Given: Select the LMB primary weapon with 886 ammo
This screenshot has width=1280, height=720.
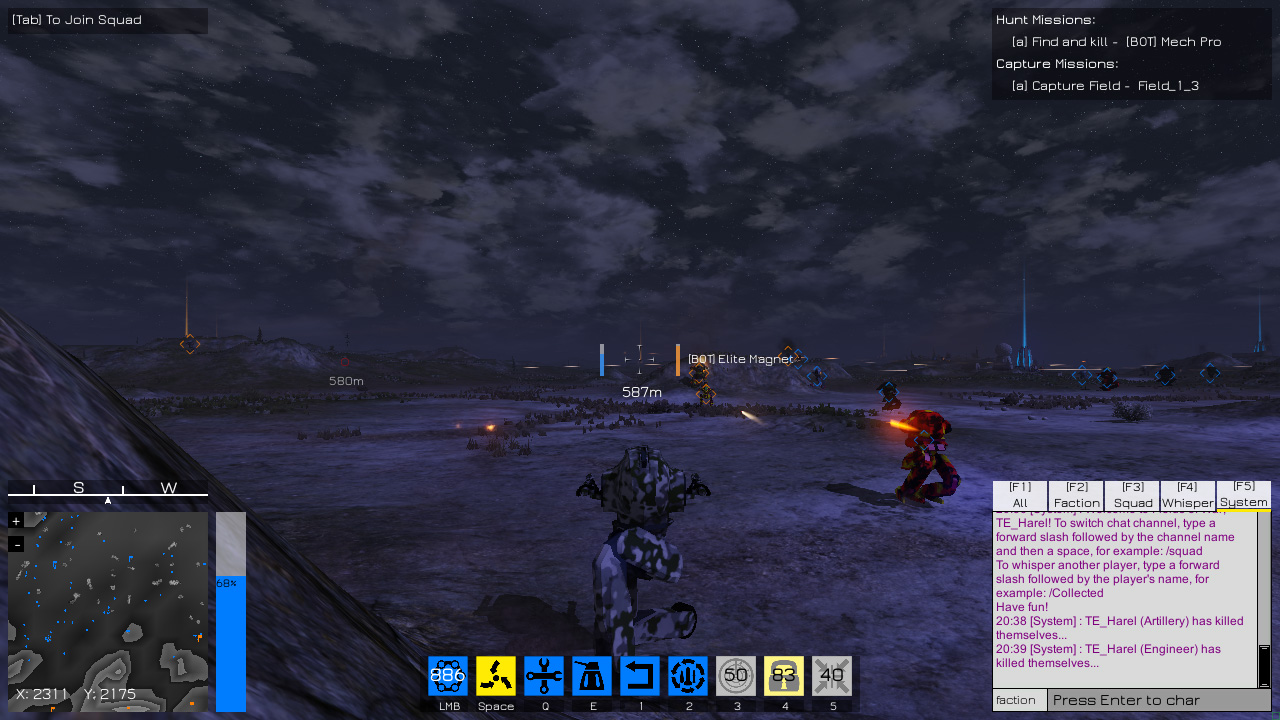Looking at the screenshot, I should coord(447,675).
